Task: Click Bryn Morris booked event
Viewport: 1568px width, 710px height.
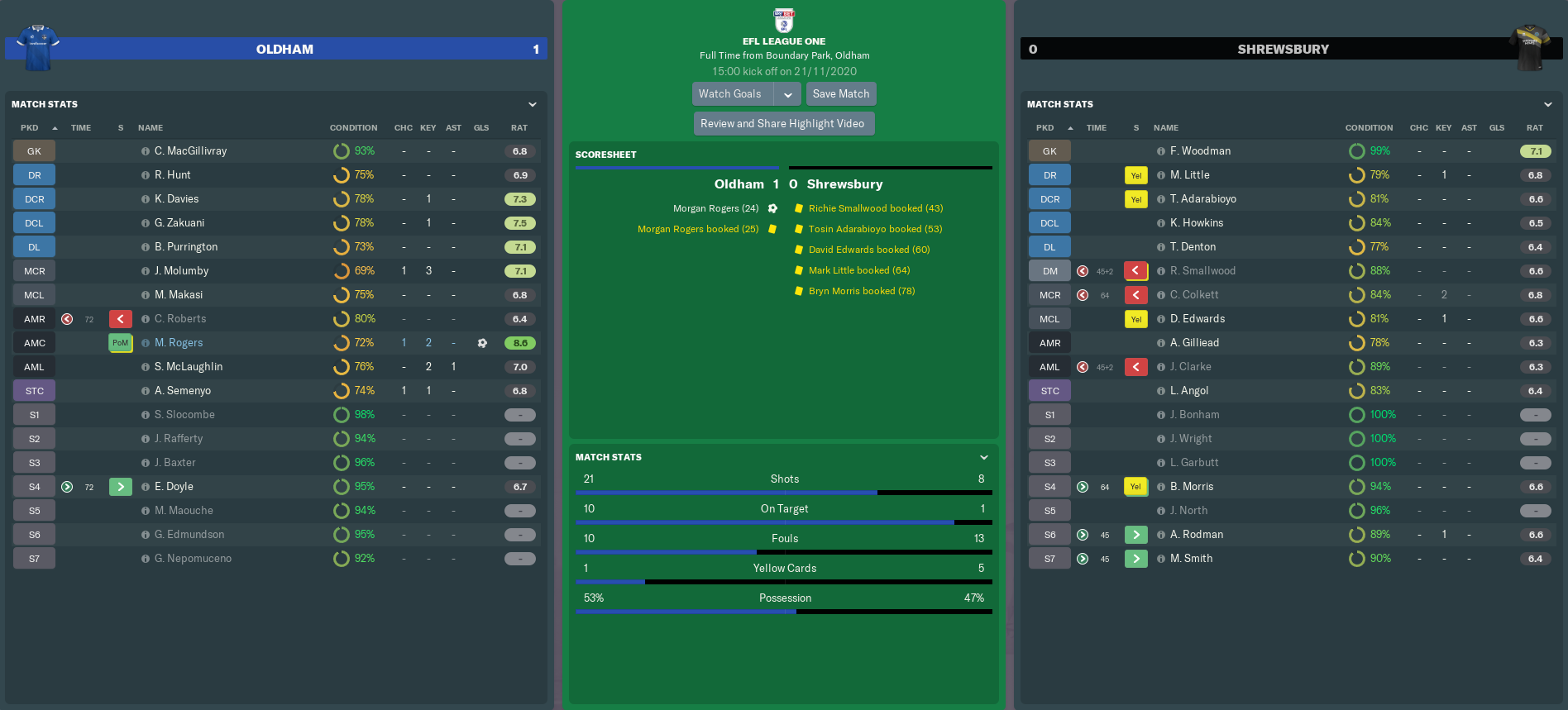Action: (861, 291)
